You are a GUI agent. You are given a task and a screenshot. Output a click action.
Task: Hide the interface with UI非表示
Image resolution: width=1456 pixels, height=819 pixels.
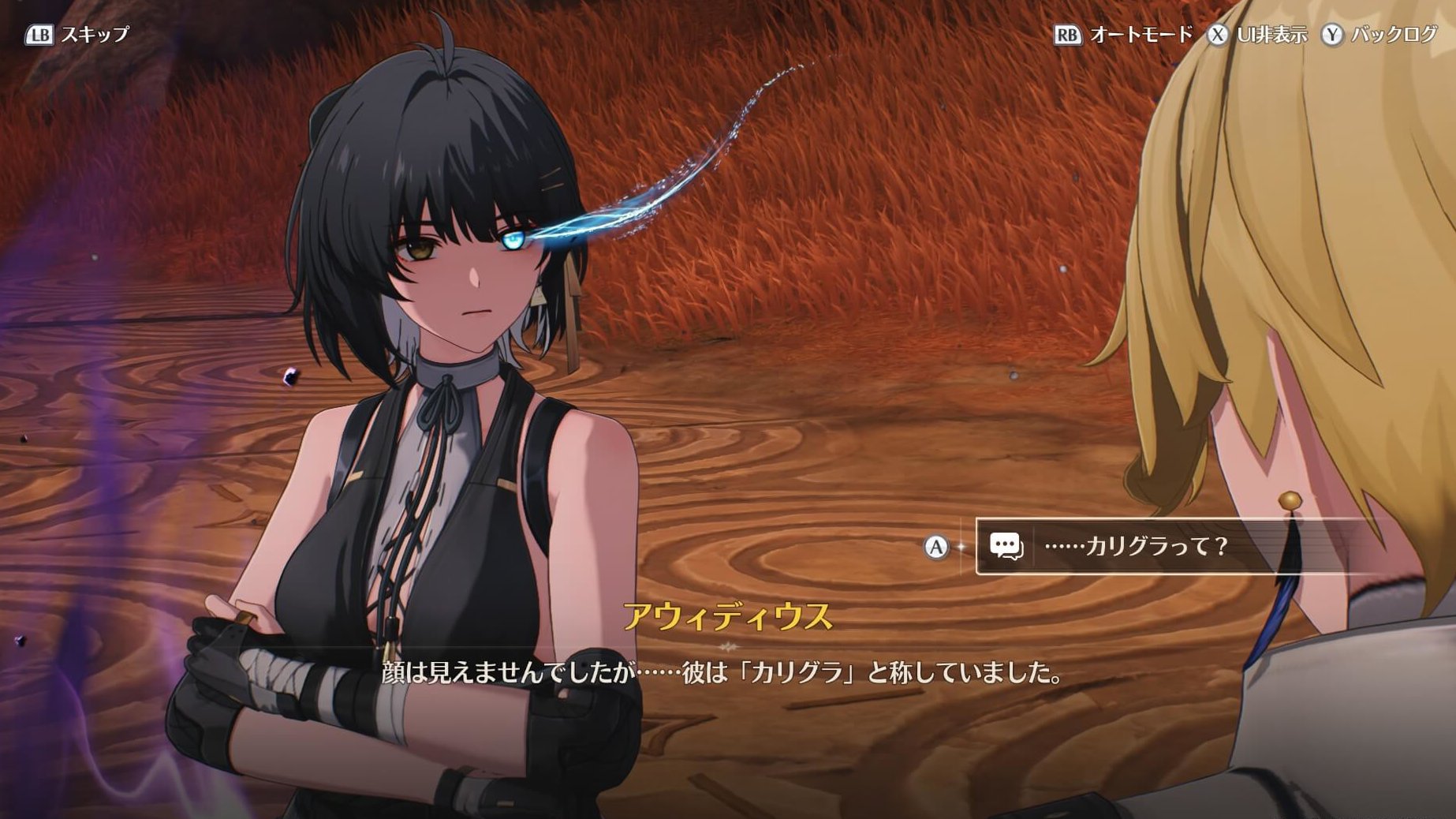pos(1257,35)
